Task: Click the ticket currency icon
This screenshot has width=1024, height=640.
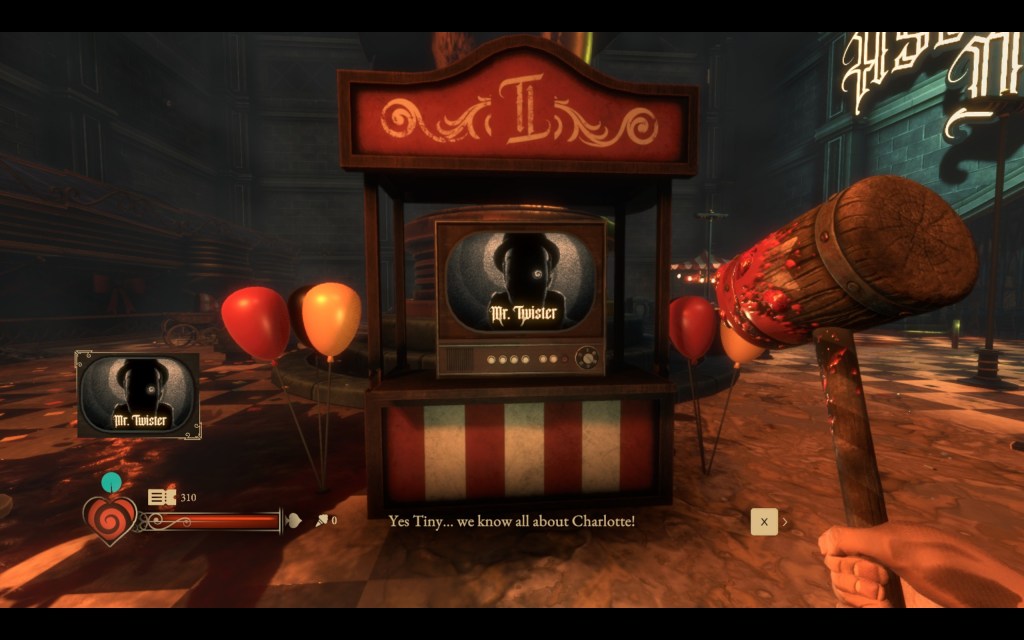Action: pos(162,497)
